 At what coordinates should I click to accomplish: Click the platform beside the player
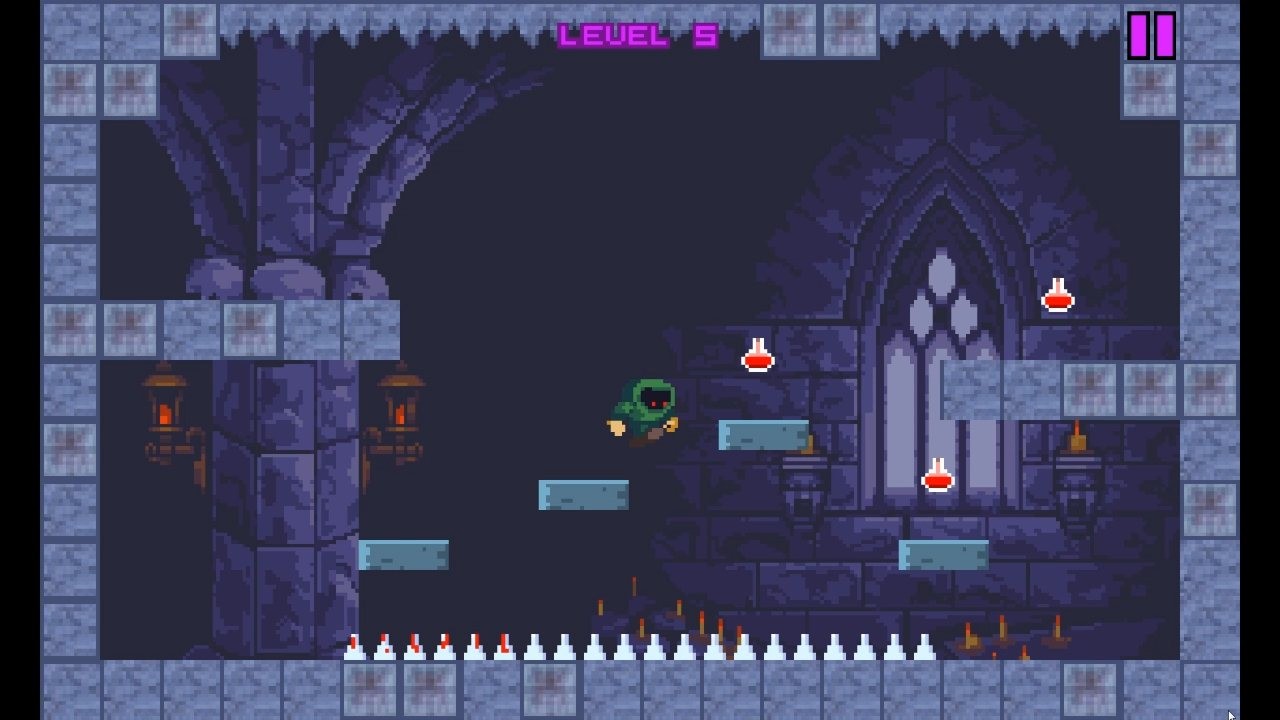click(760, 437)
